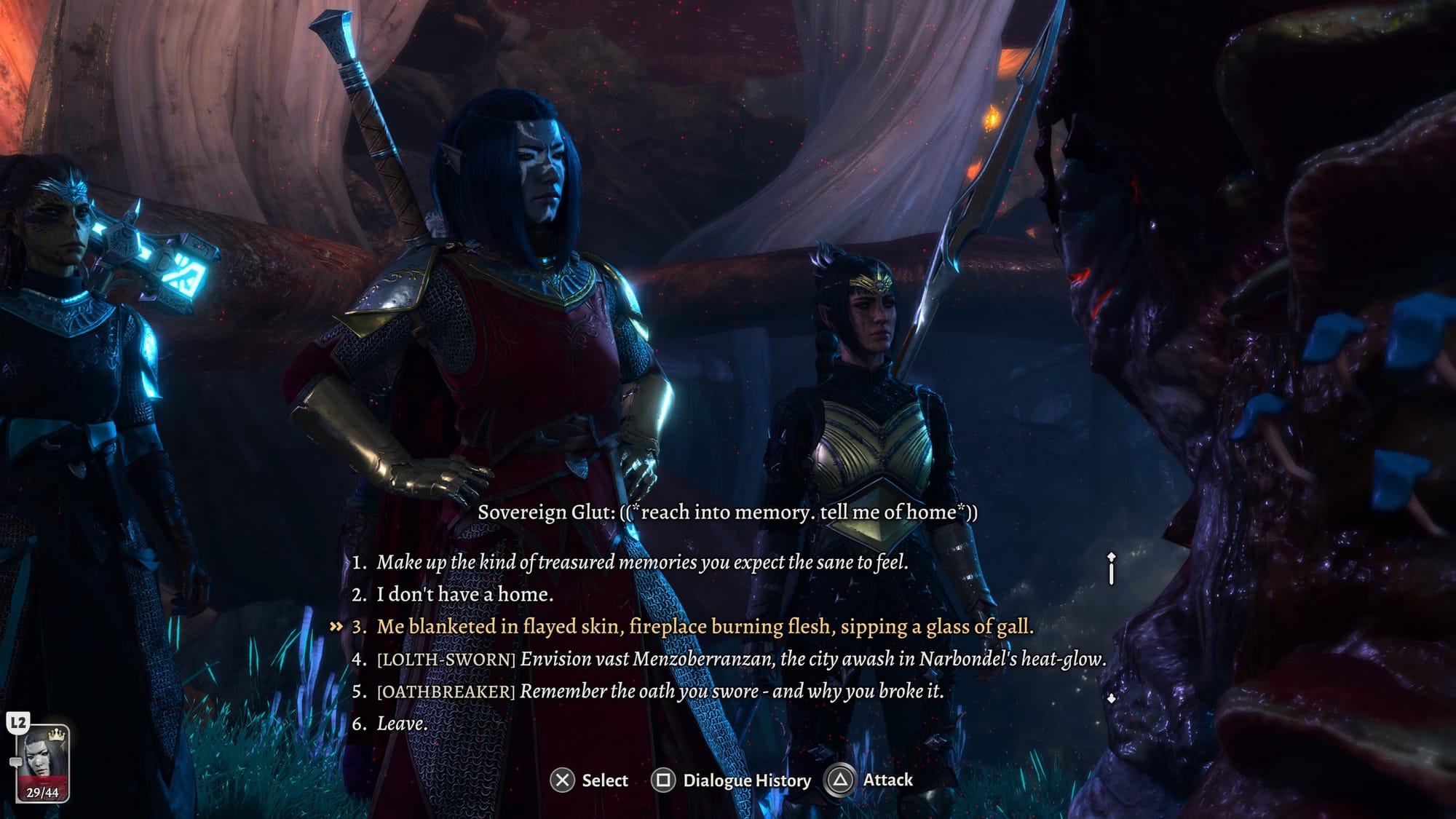
Task: Choose the Lolth-Sworn Menzoberranzan option
Action: tap(740, 659)
